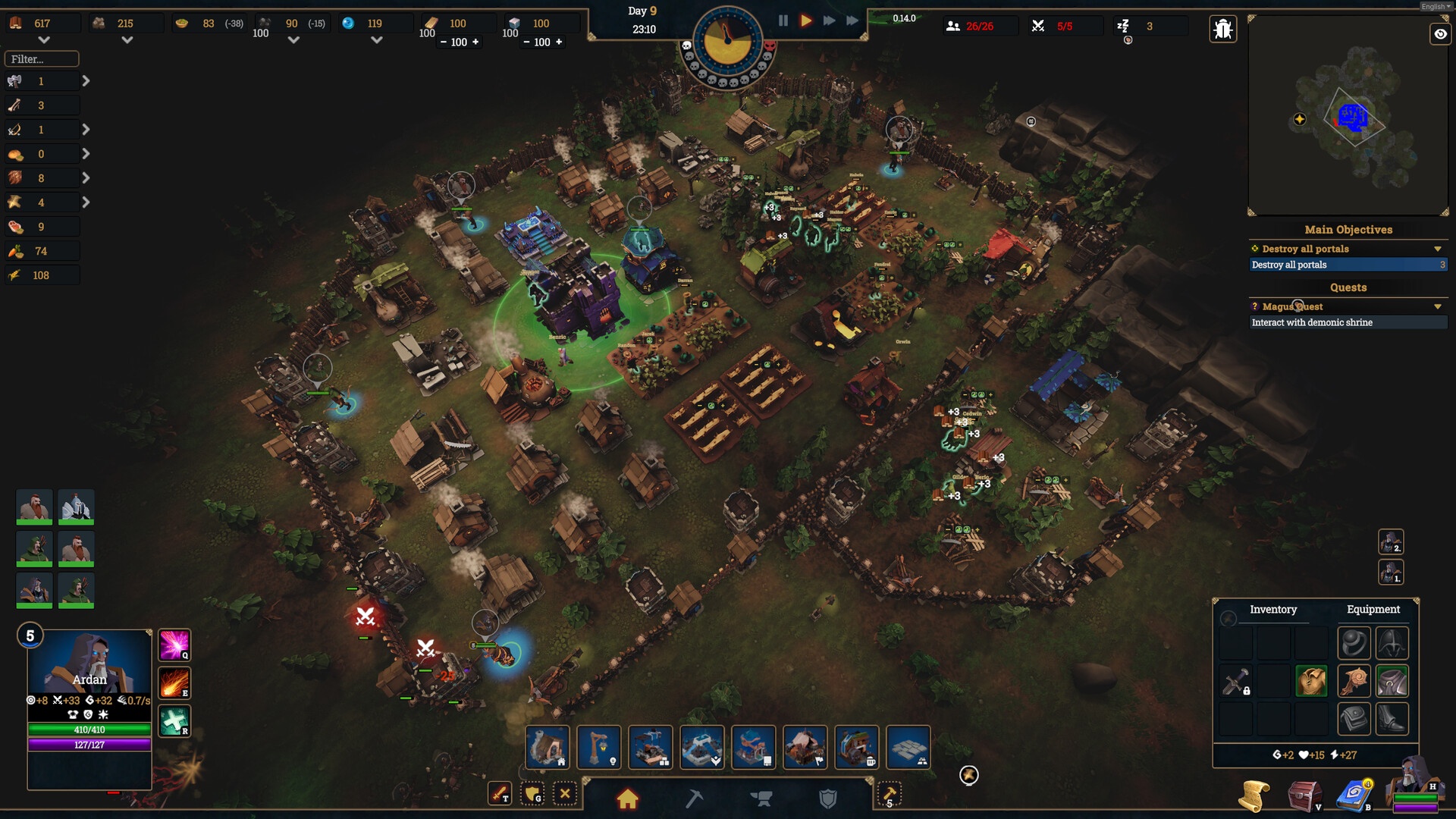
Task: Select the tan shirt in Inventory
Action: [1311, 681]
